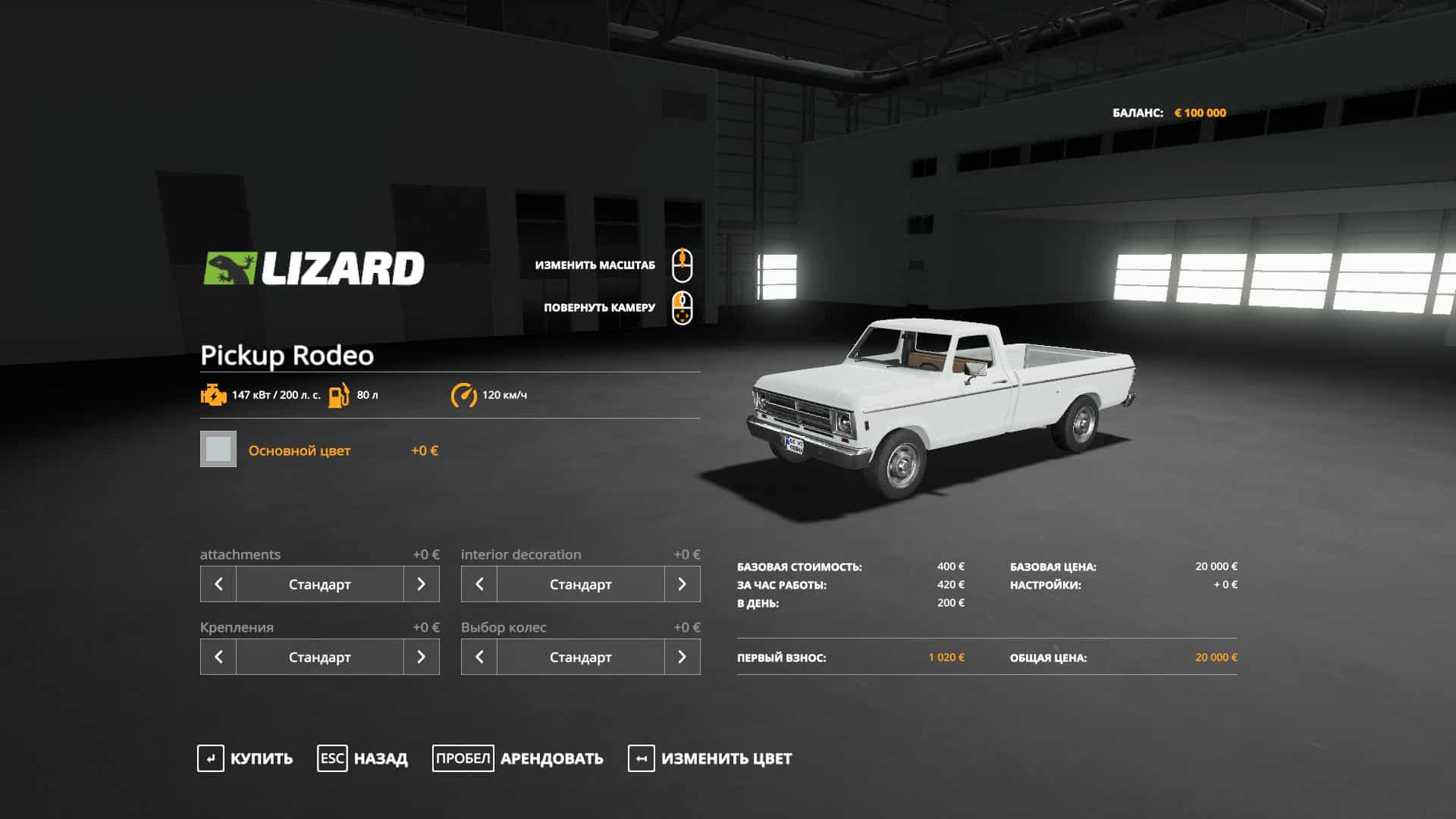The width and height of the screenshot is (1456, 819).
Task: Select previous option under Крепления
Action: (x=218, y=657)
